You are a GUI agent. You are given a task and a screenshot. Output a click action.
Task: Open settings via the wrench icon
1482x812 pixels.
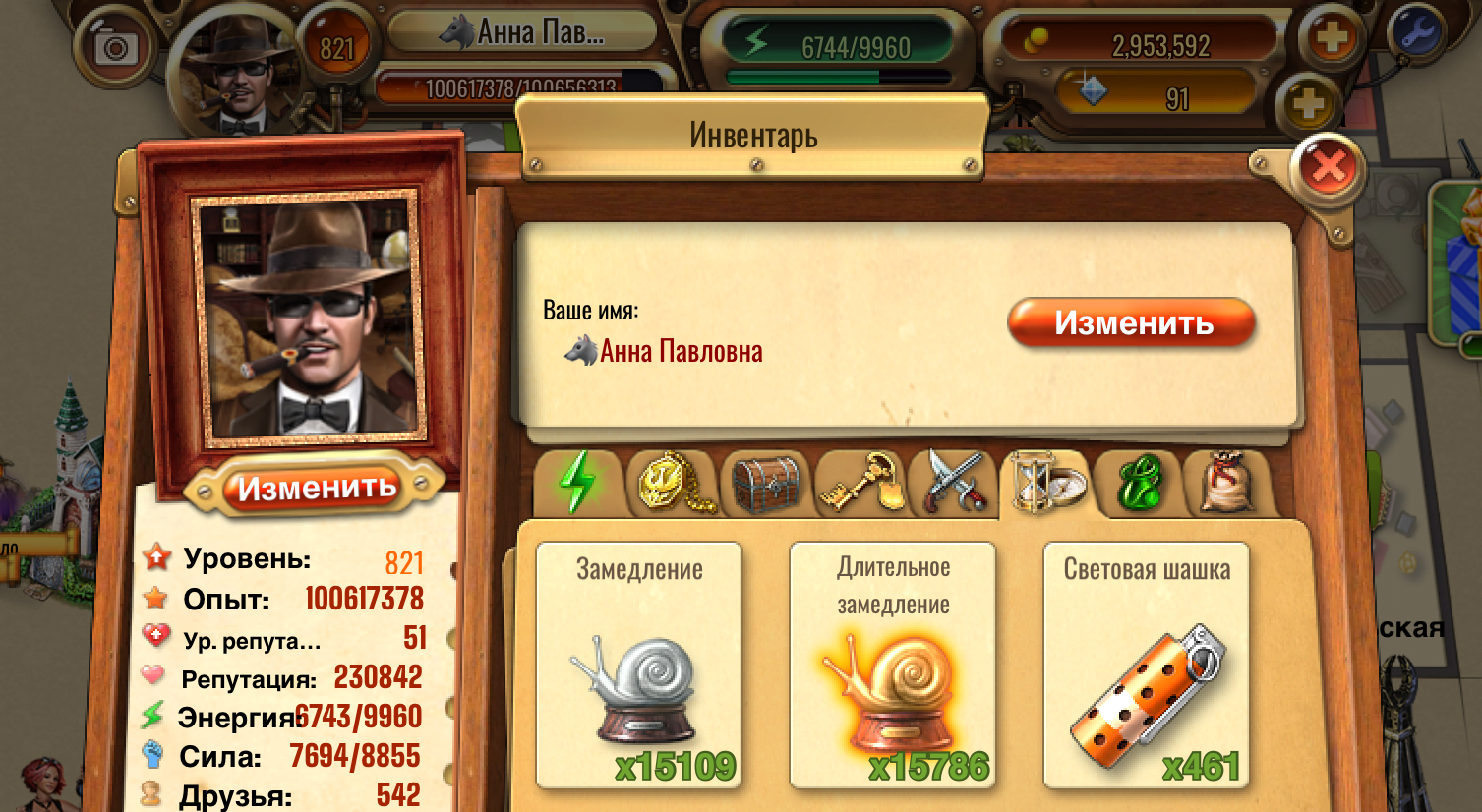1416,32
